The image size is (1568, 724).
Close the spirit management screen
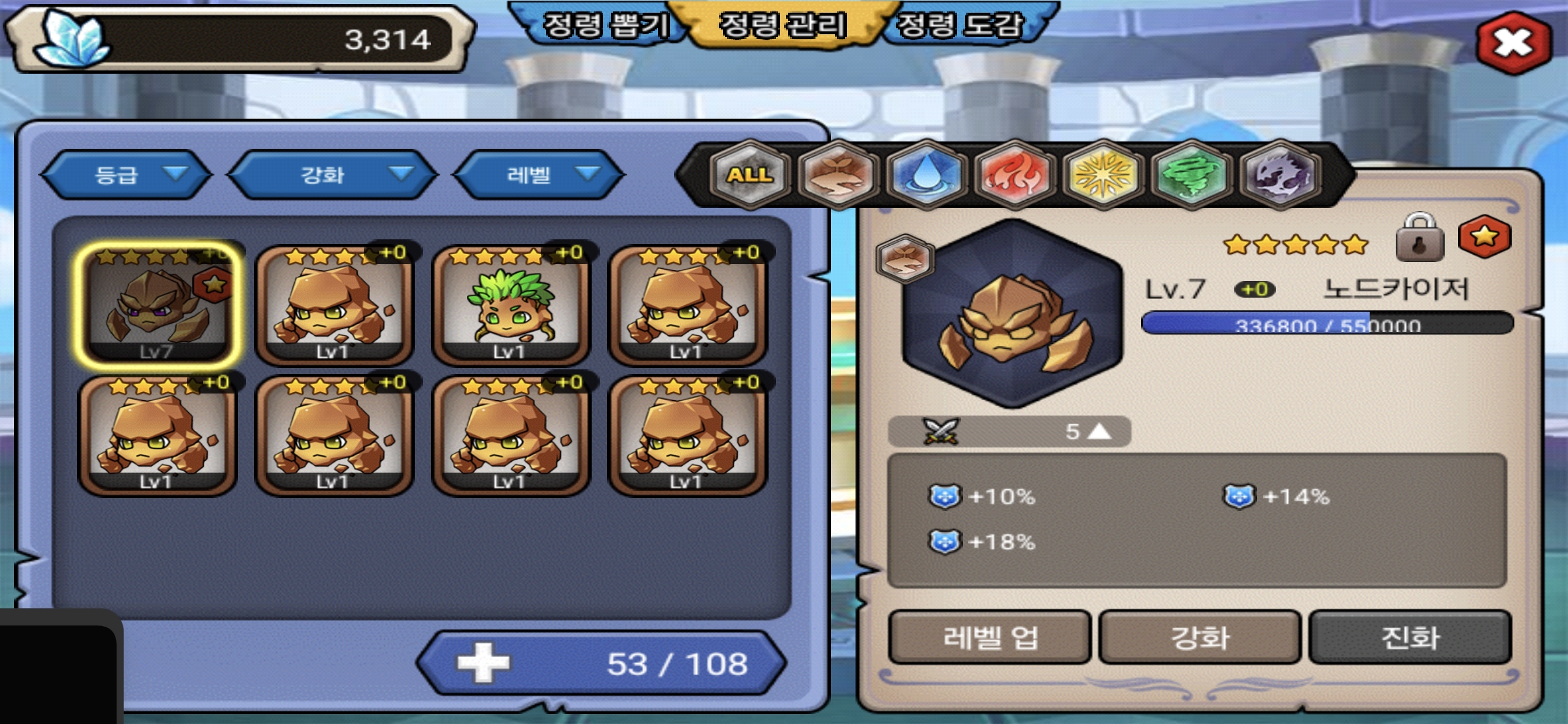[x=1513, y=43]
